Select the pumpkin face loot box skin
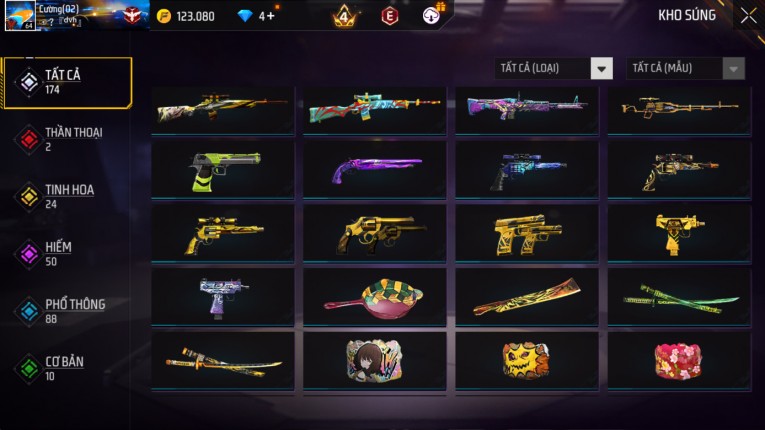The image size is (765, 430). coord(527,360)
